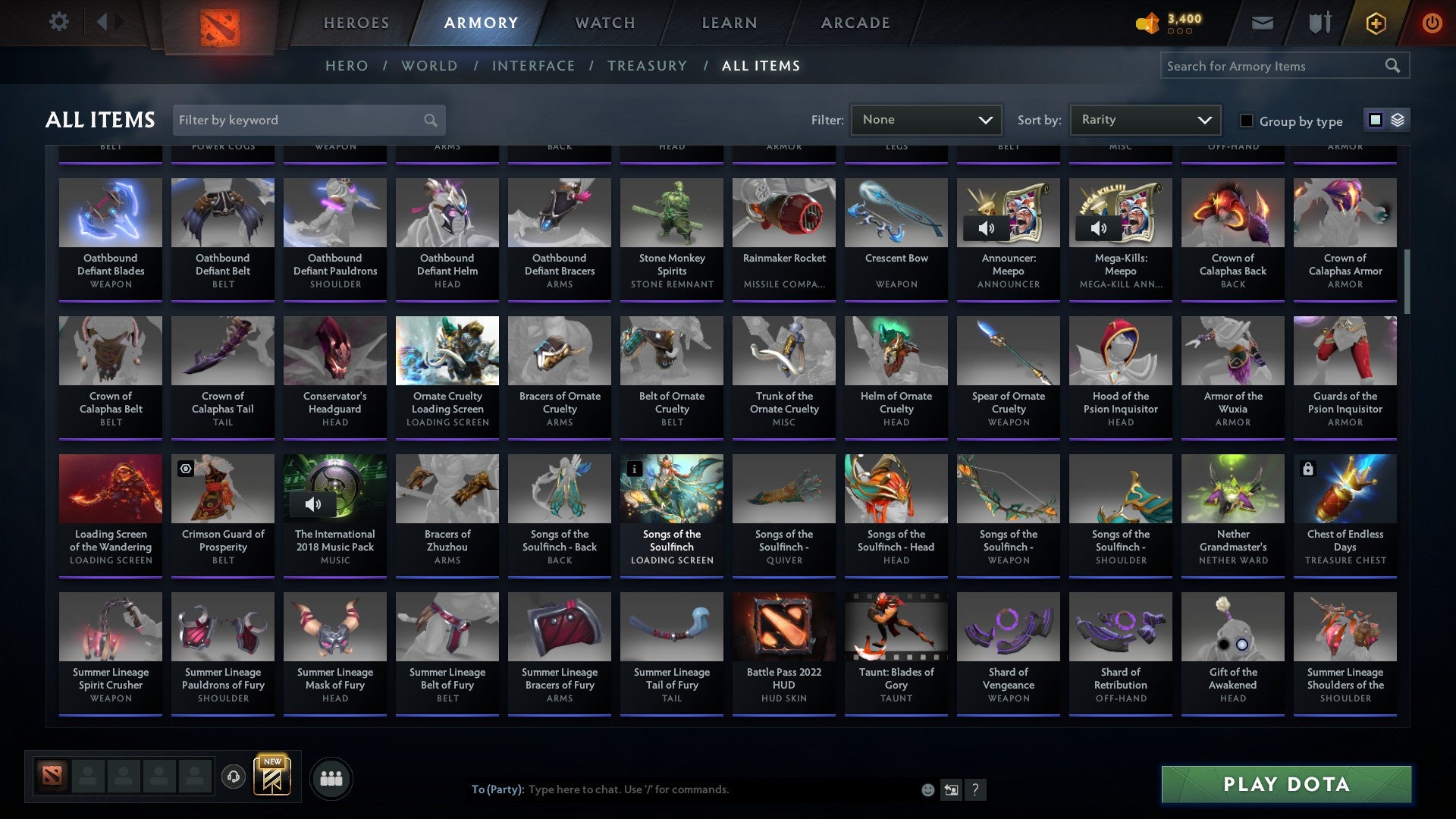Open the friends list icon near Play Dota
This screenshot has width=1456, height=819.
click(x=331, y=777)
